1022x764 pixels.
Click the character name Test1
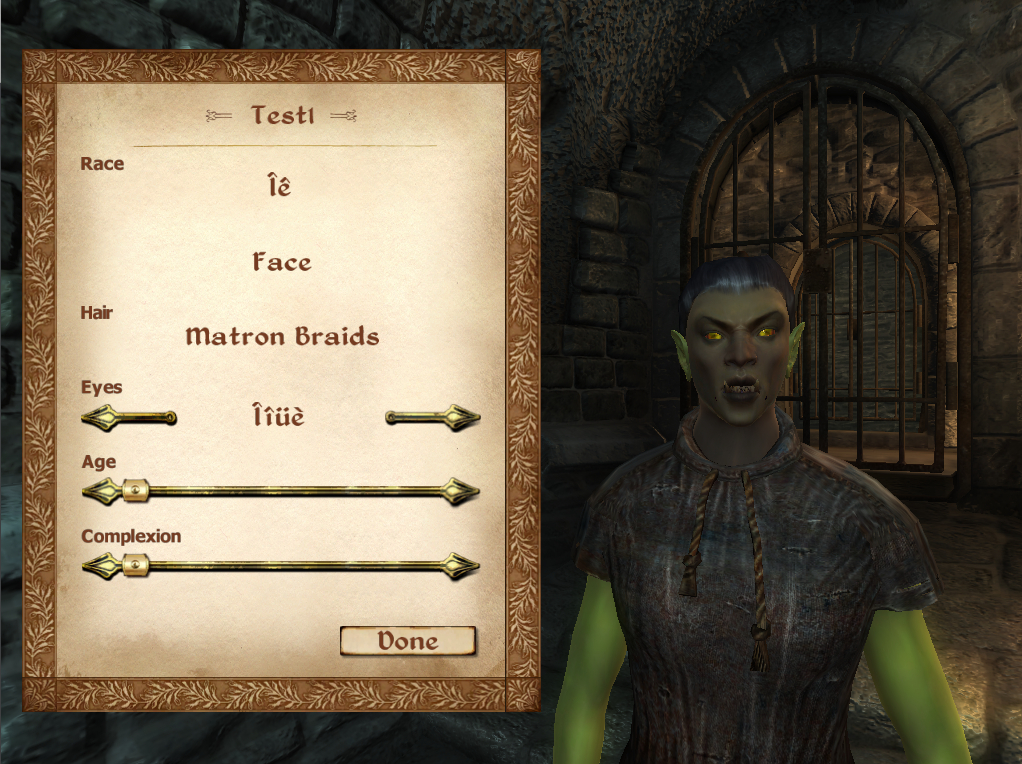pyautogui.click(x=282, y=115)
